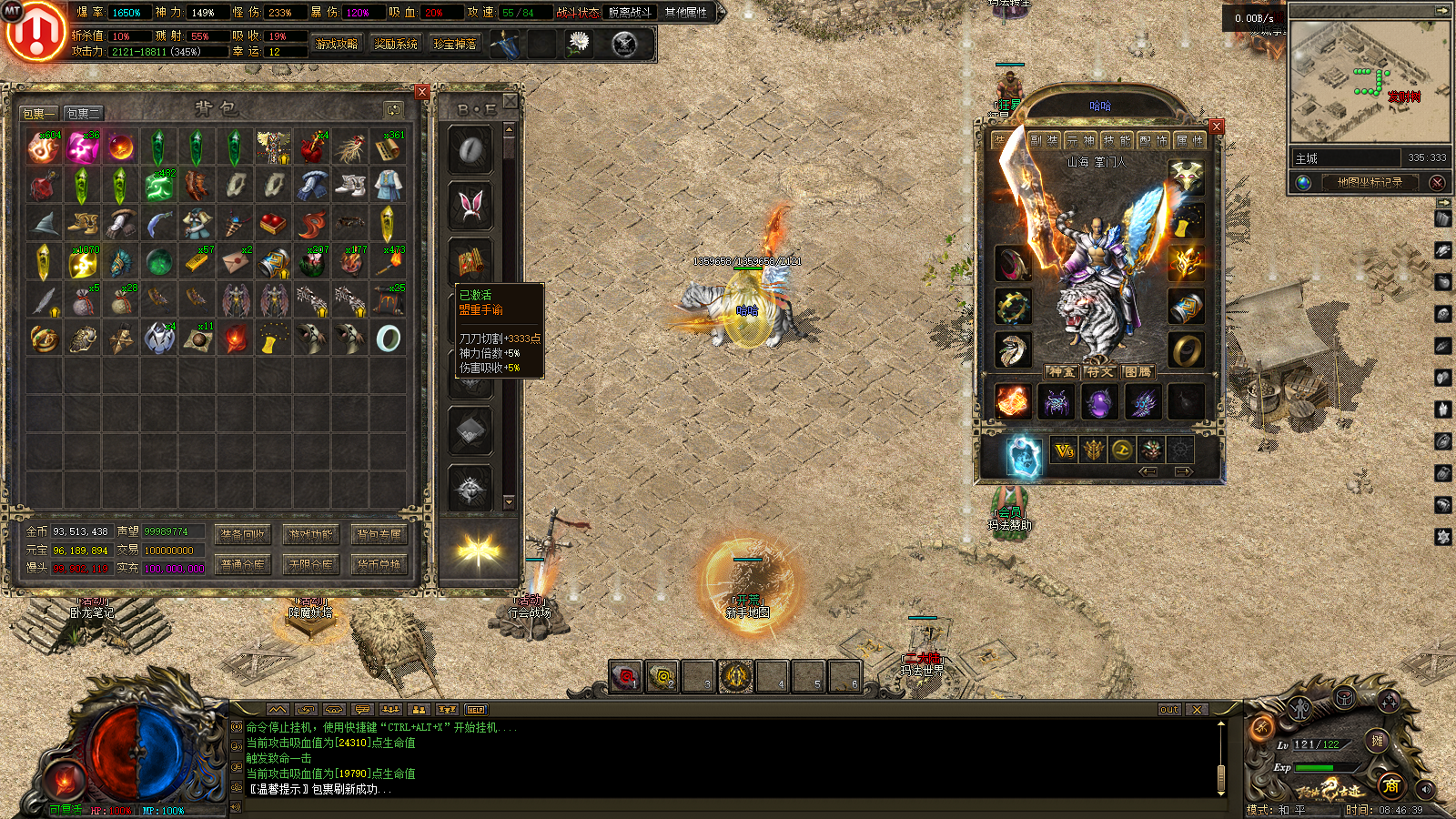The image size is (1456, 819).
Task: Open the 无限仓库 unlimited warehouse
Action: coord(310,565)
